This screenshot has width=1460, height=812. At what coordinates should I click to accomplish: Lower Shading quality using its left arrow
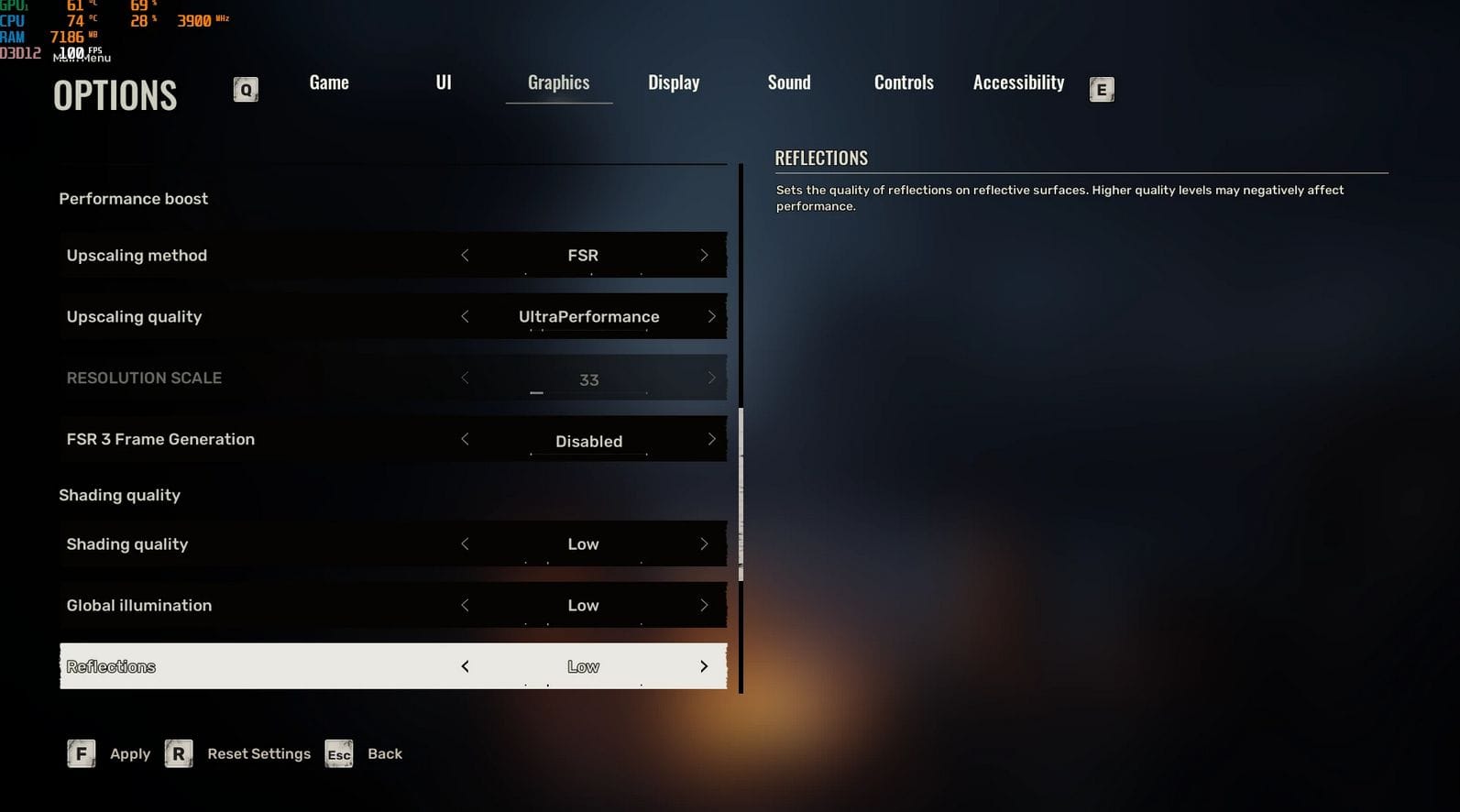(465, 544)
